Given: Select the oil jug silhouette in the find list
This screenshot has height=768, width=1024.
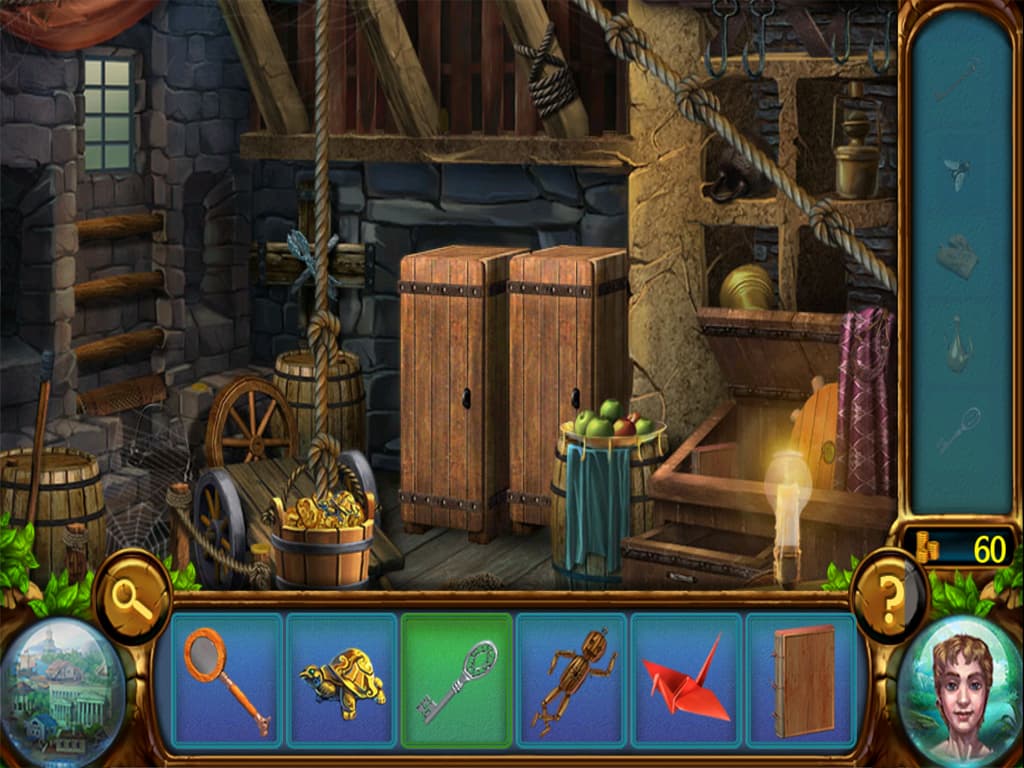Looking at the screenshot, I should coord(957,344).
